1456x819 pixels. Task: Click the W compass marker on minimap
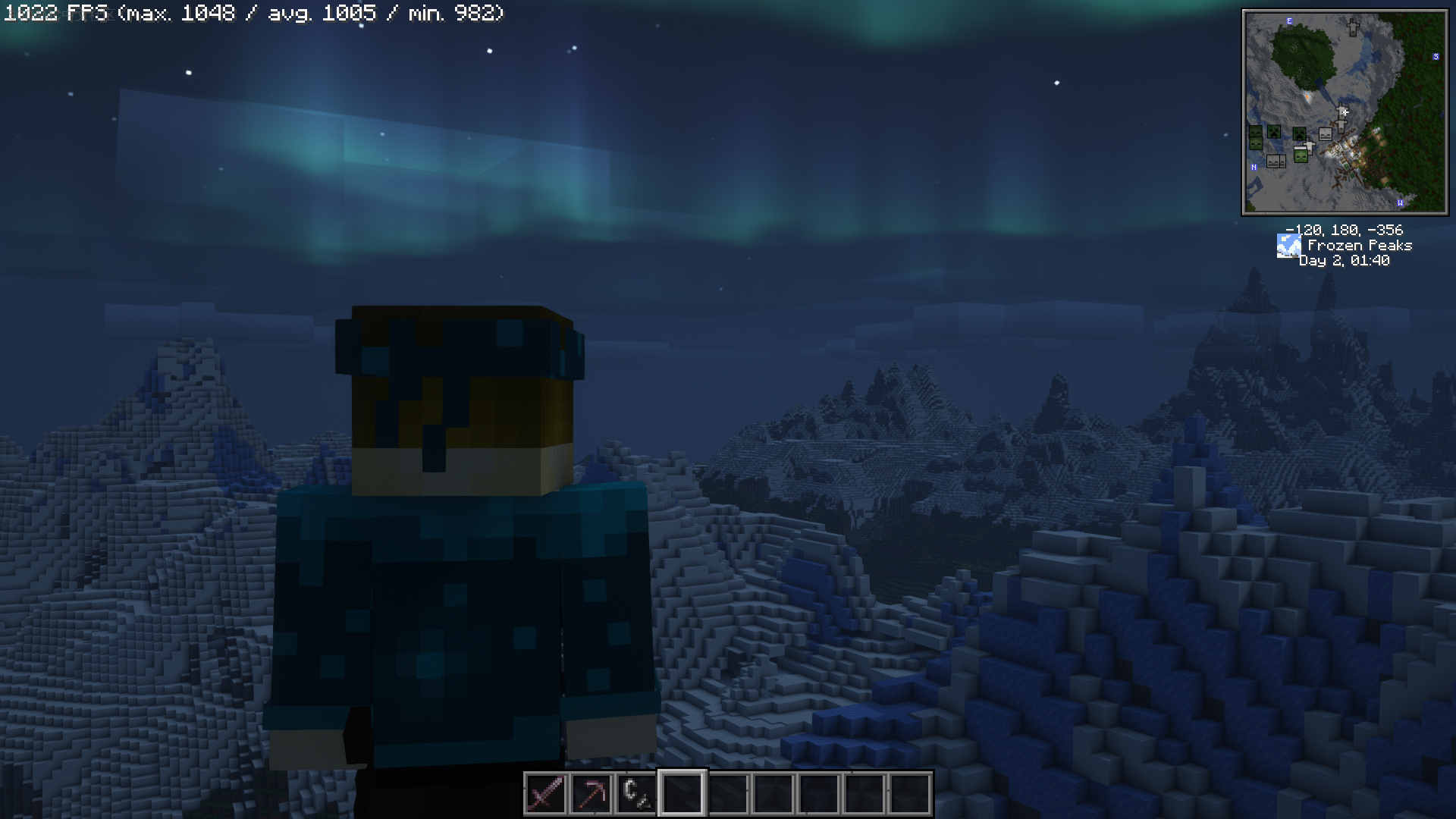pyautogui.click(x=1400, y=202)
